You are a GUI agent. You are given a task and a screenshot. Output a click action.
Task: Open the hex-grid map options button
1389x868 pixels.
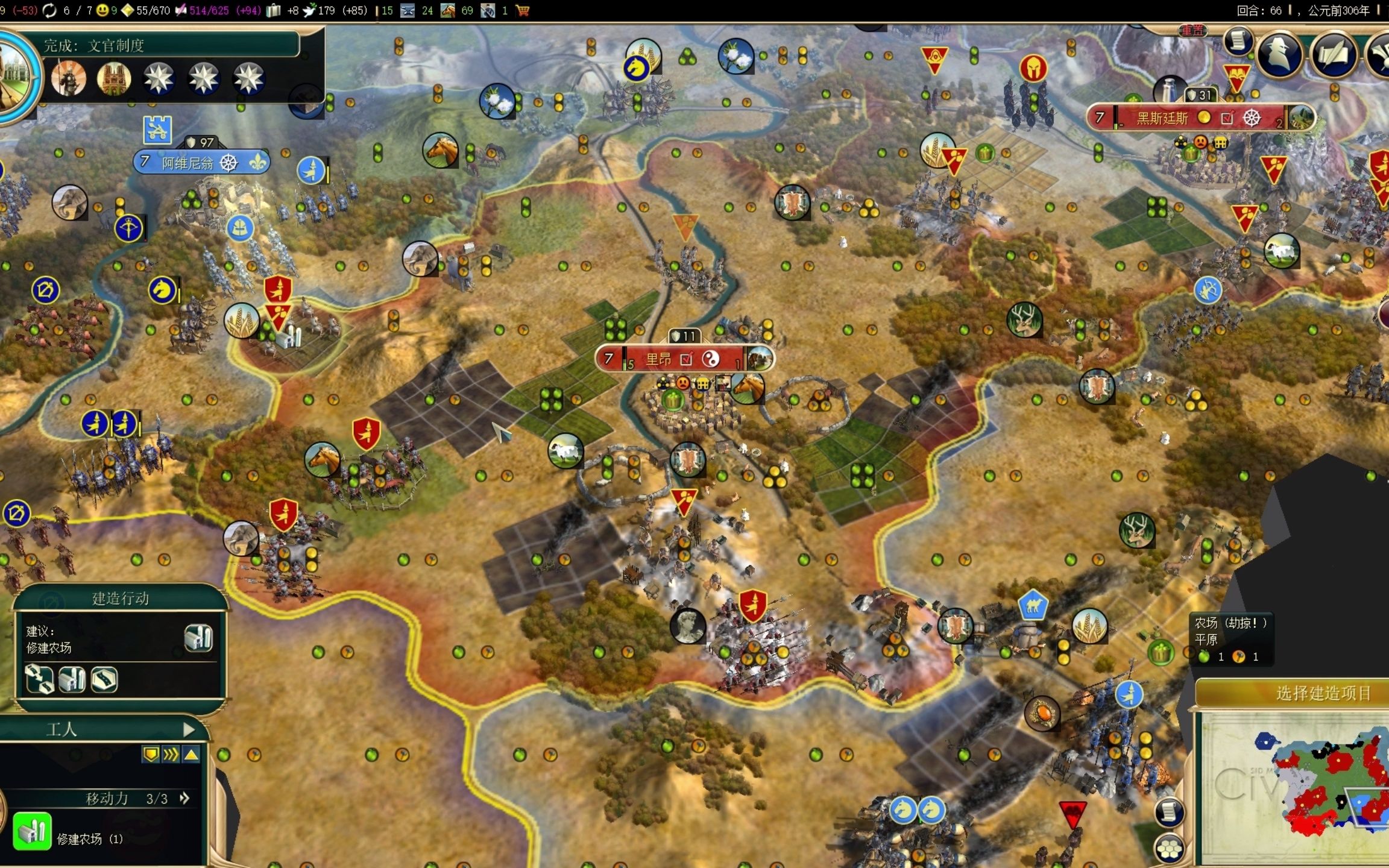click(x=1169, y=848)
